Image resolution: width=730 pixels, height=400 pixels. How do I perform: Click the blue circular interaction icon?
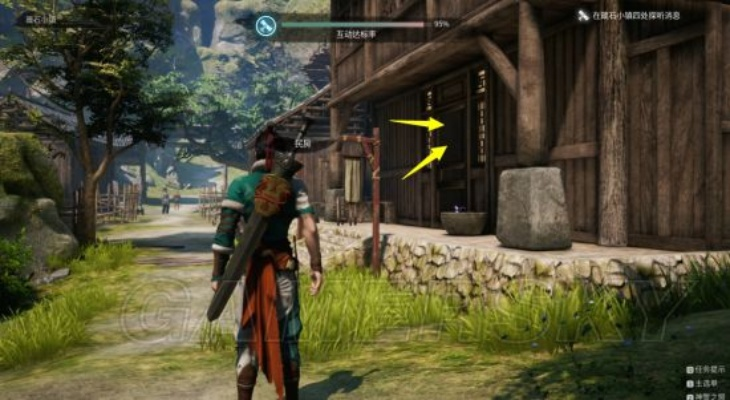click(265, 26)
